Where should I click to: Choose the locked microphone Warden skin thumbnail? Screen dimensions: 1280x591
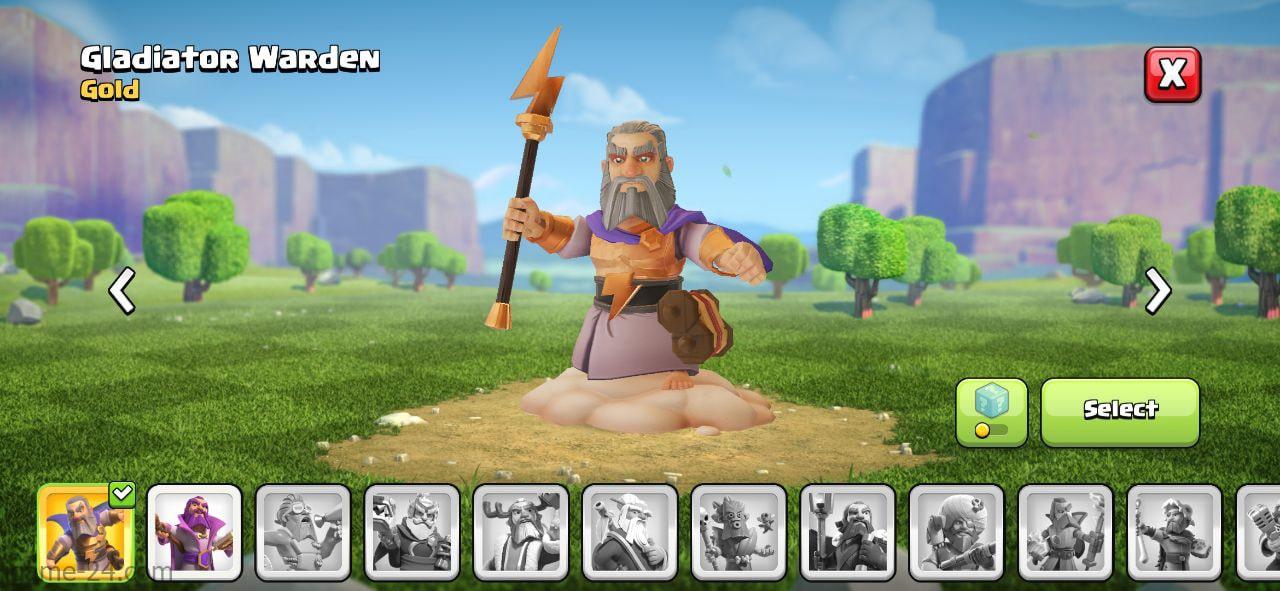coord(1262,532)
